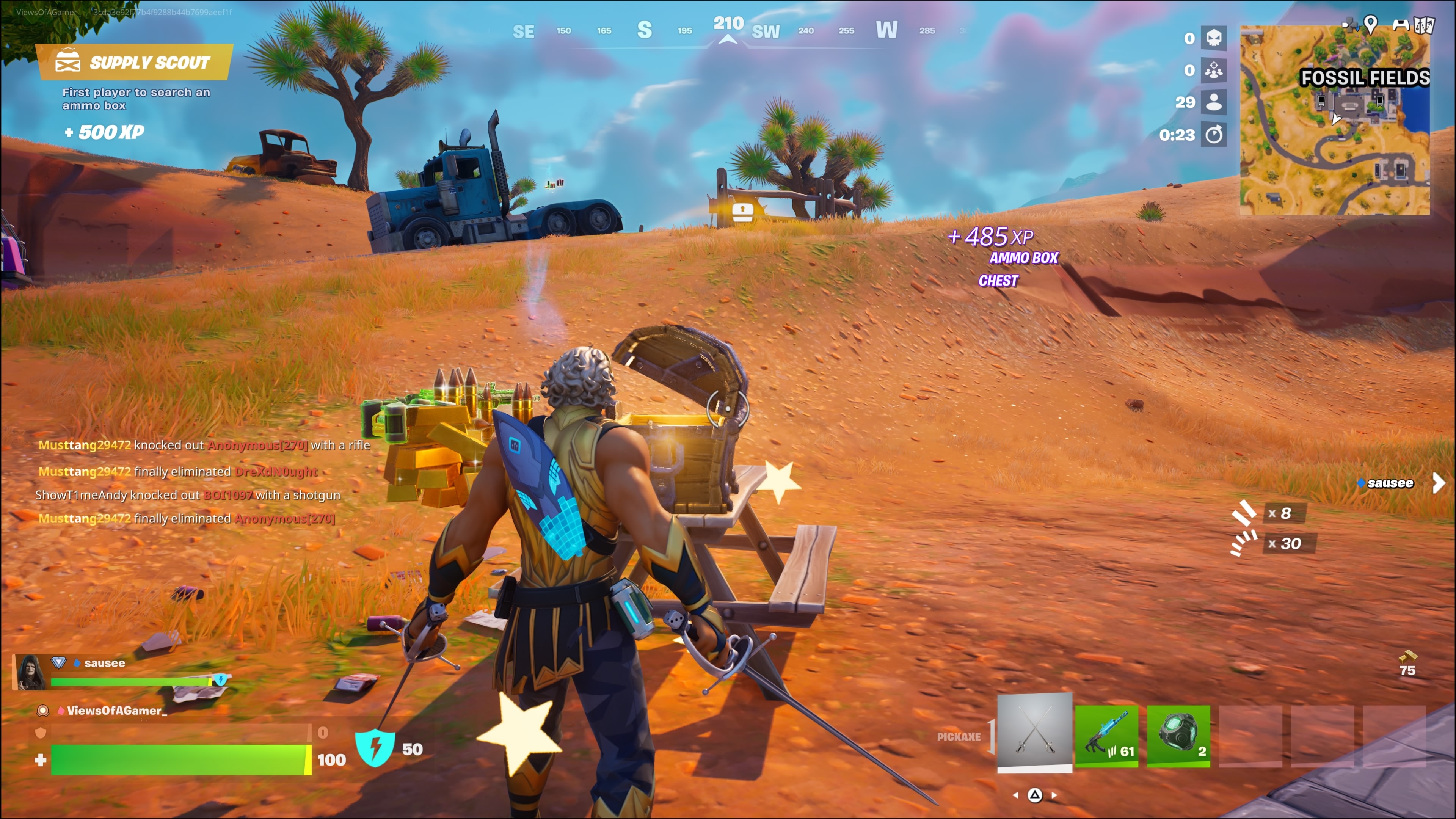The height and width of the screenshot is (819, 1456).
Task: Click the squad eliminations crosshair icon
Action: (1213, 70)
